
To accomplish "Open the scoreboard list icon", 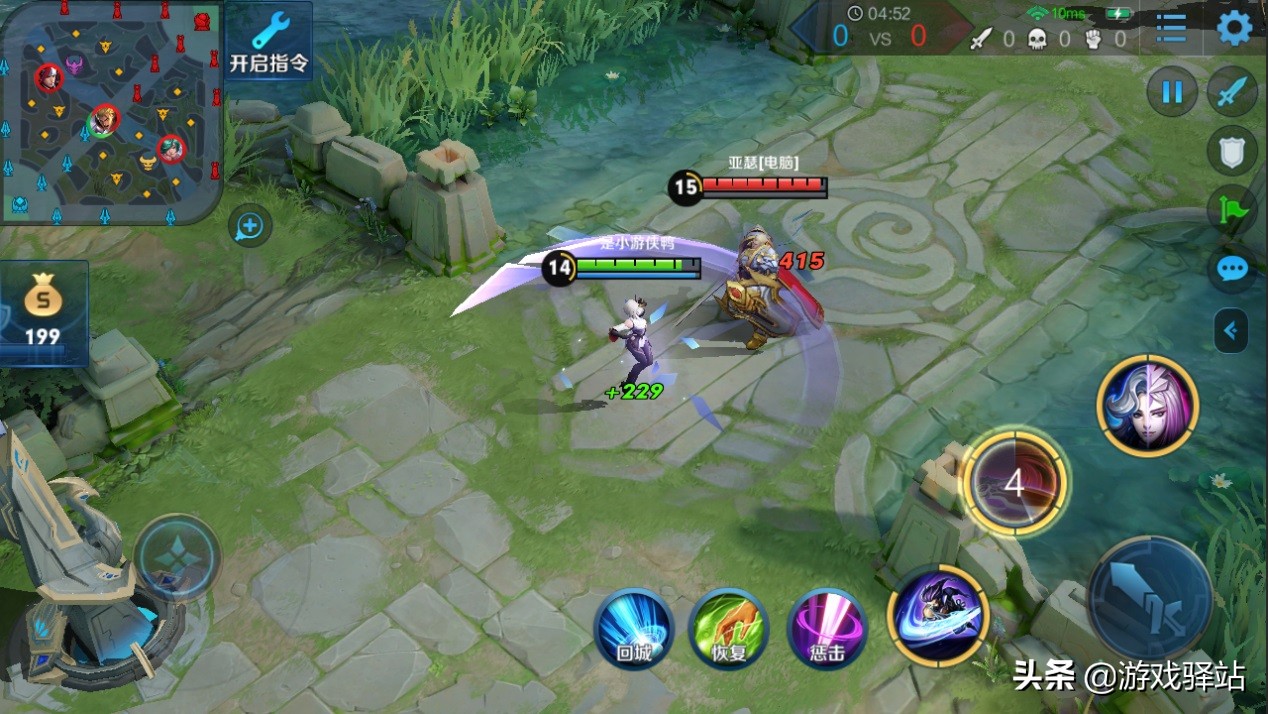I will coord(1171,28).
